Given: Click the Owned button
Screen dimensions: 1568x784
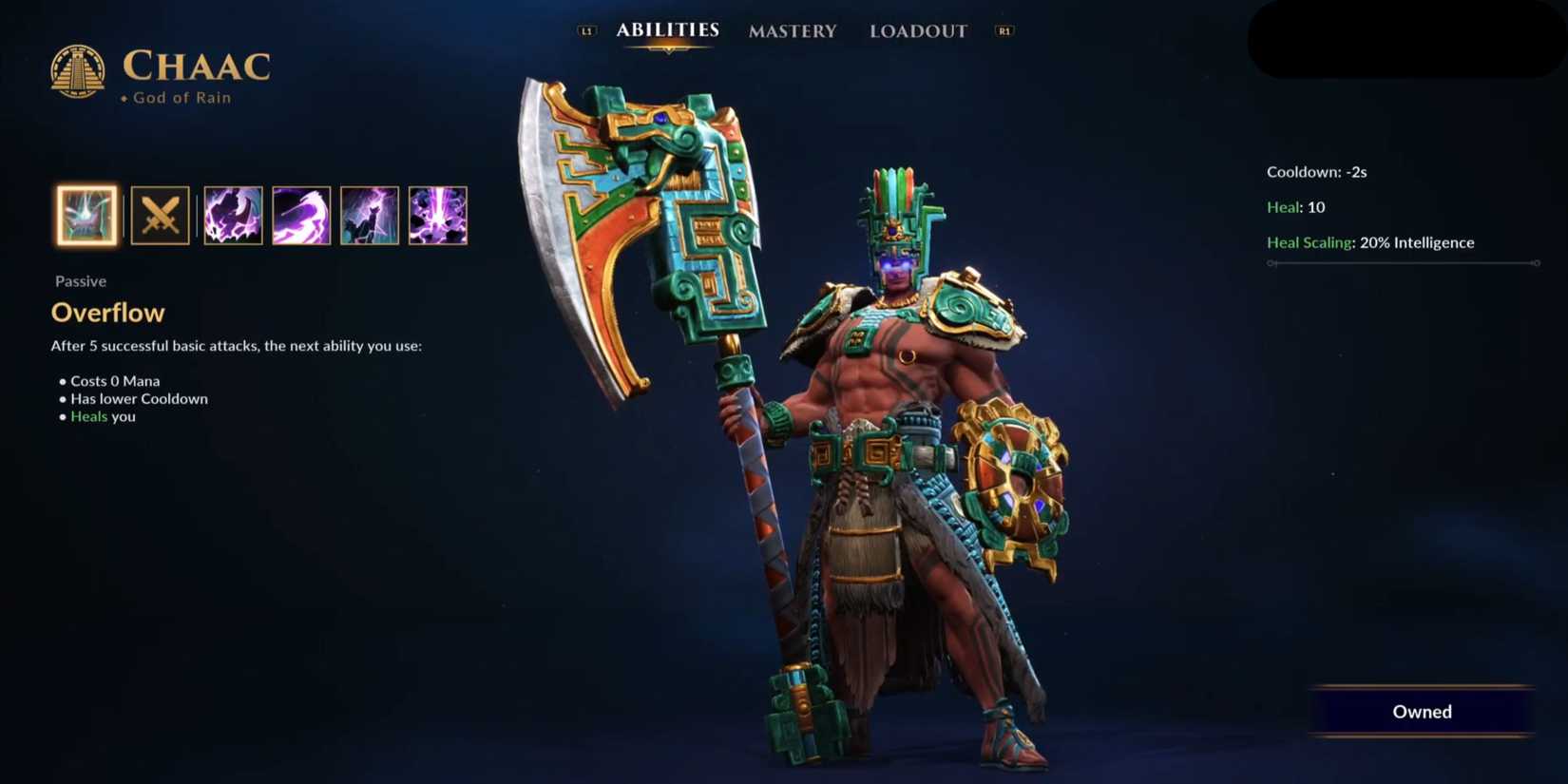Looking at the screenshot, I should point(1422,711).
